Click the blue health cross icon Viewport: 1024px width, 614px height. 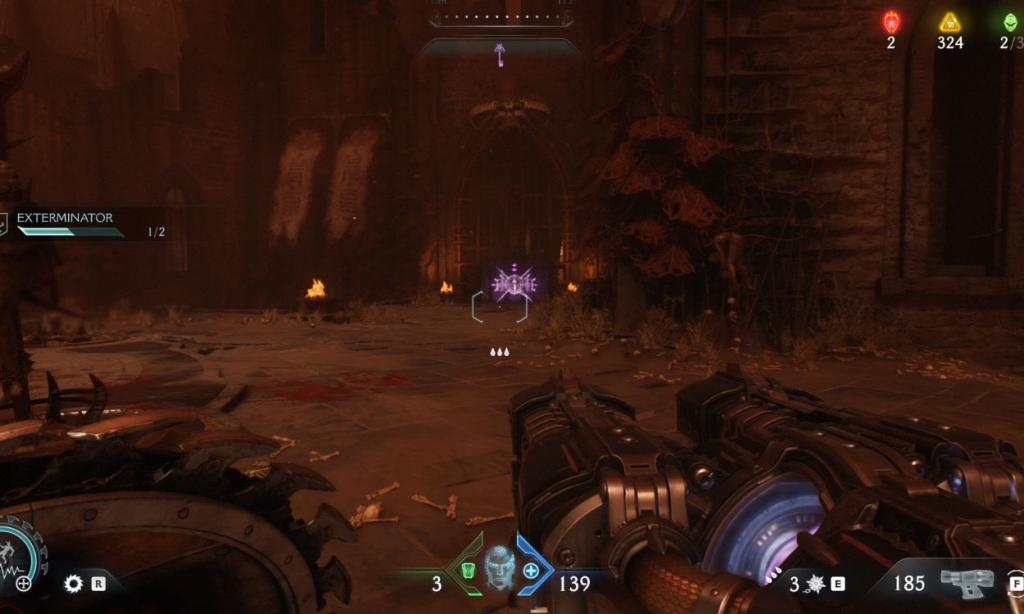[531, 571]
